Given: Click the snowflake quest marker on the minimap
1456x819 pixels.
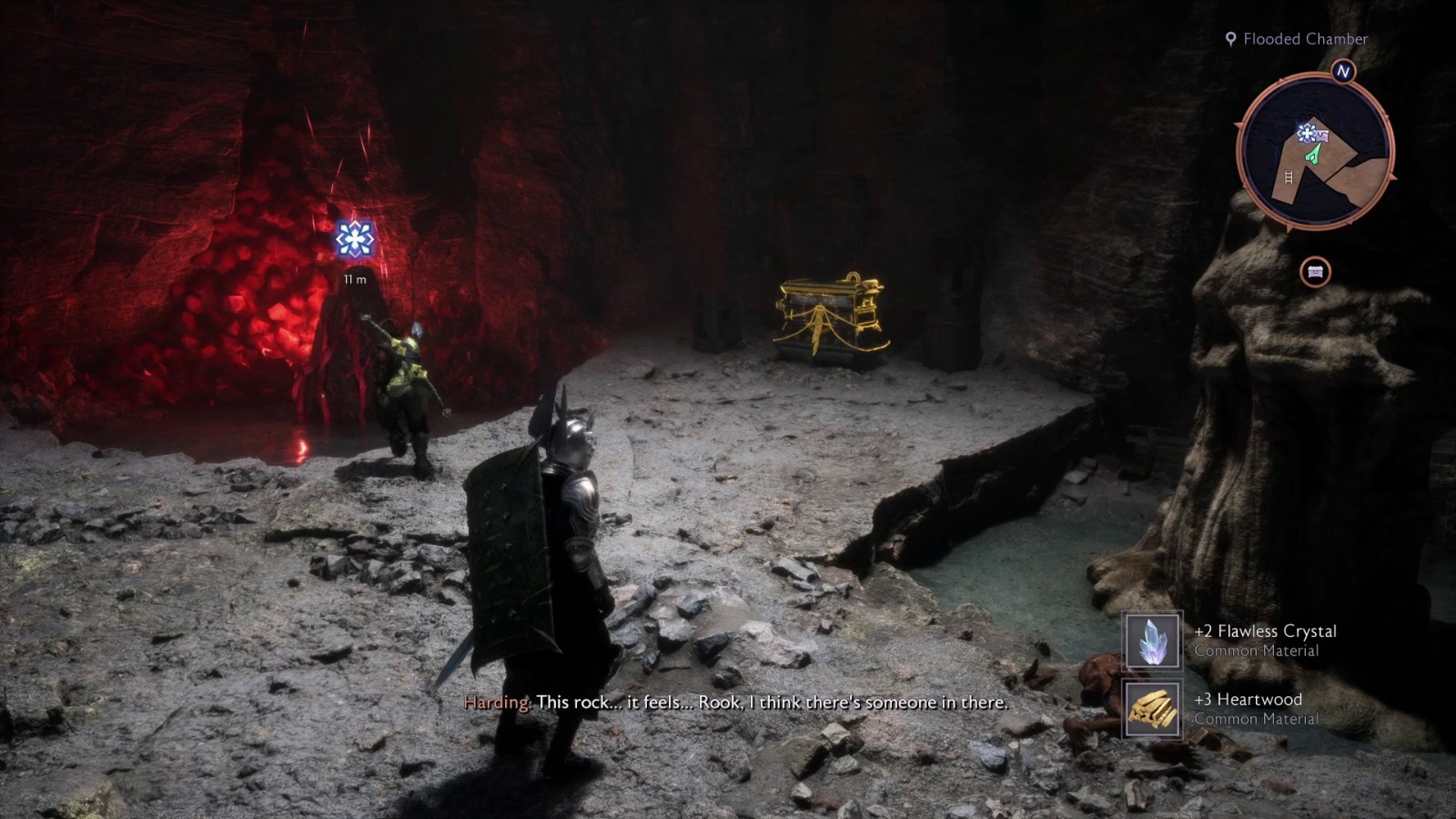Looking at the screenshot, I should tap(1306, 135).
